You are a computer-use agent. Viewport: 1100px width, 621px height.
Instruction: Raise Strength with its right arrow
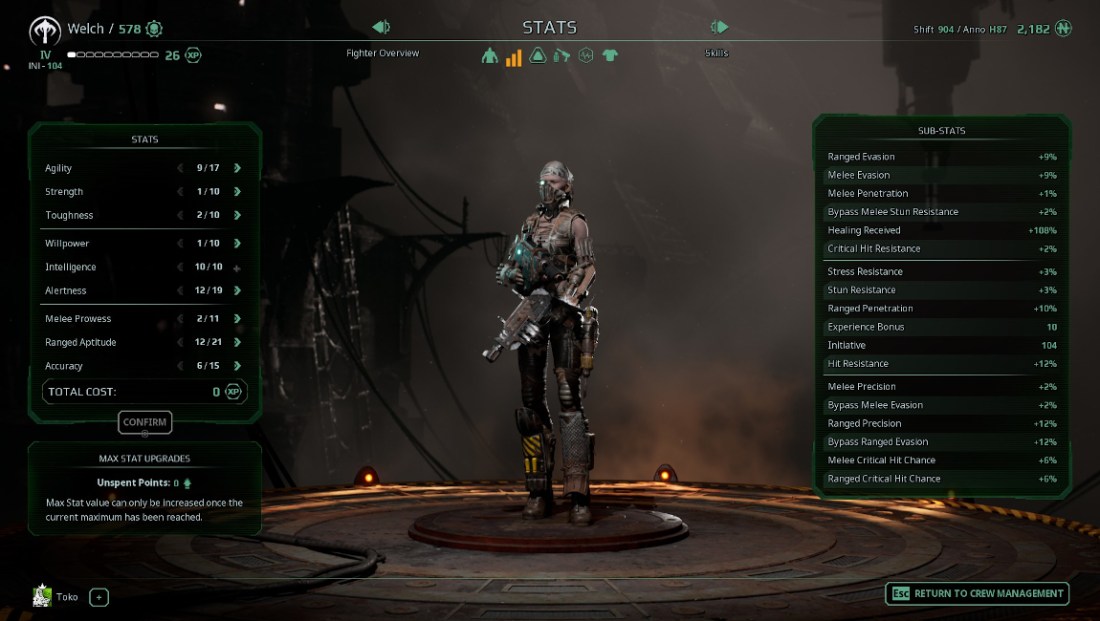click(x=237, y=192)
